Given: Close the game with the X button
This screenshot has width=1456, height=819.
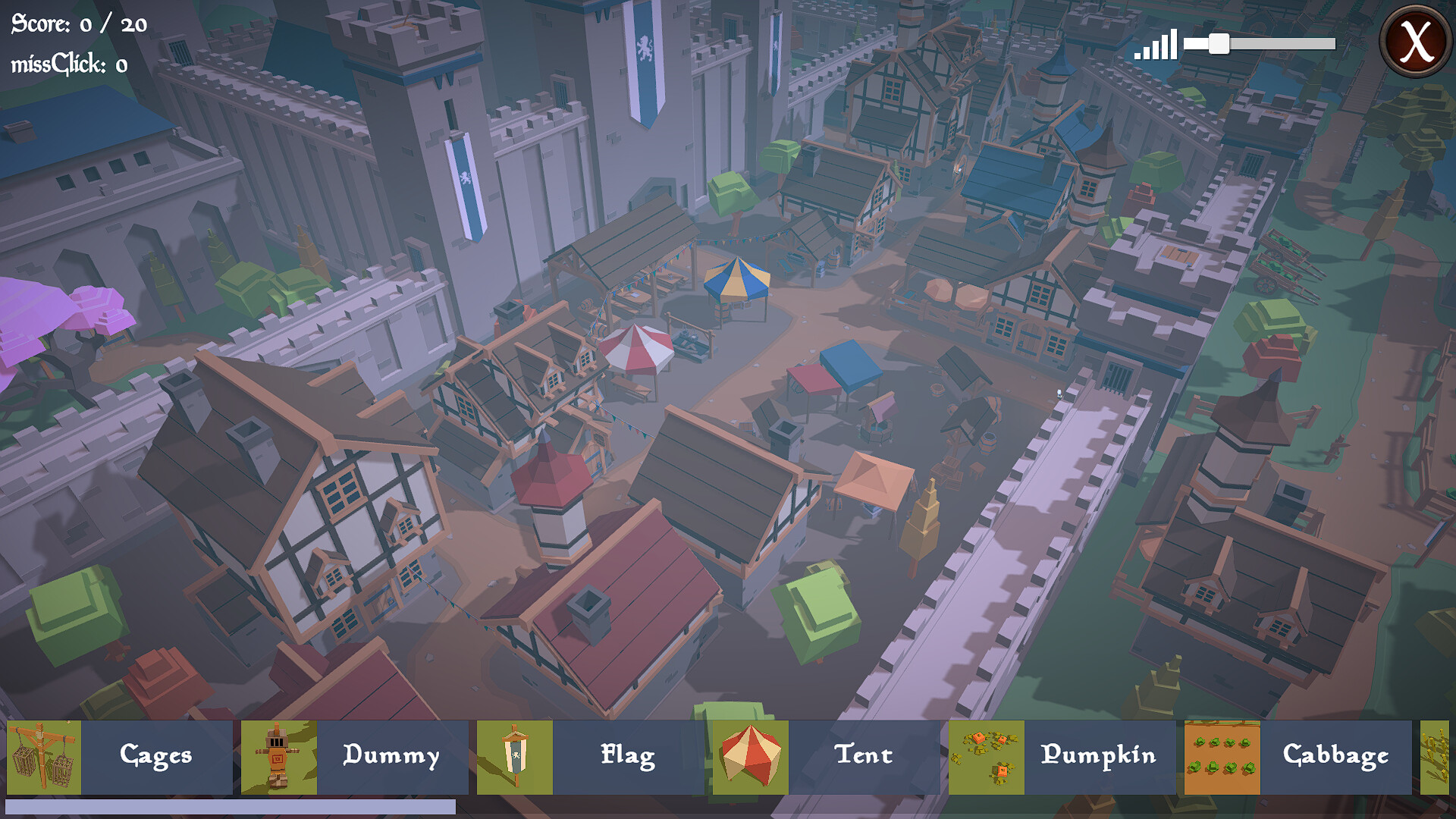Looking at the screenshot, I should pos(1415,41).
